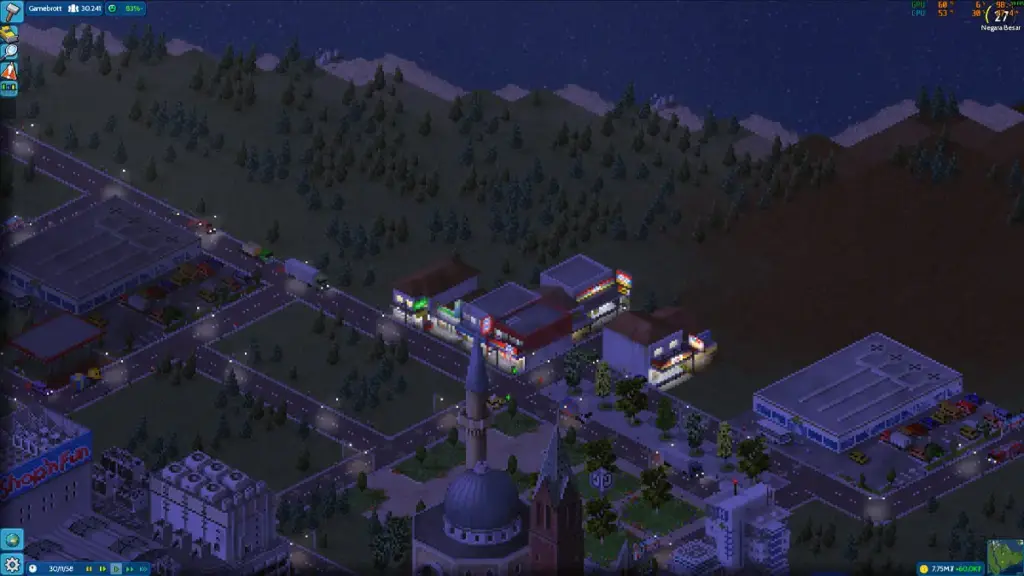Open the orange traffic cone menu

click(x=9, y=71)
